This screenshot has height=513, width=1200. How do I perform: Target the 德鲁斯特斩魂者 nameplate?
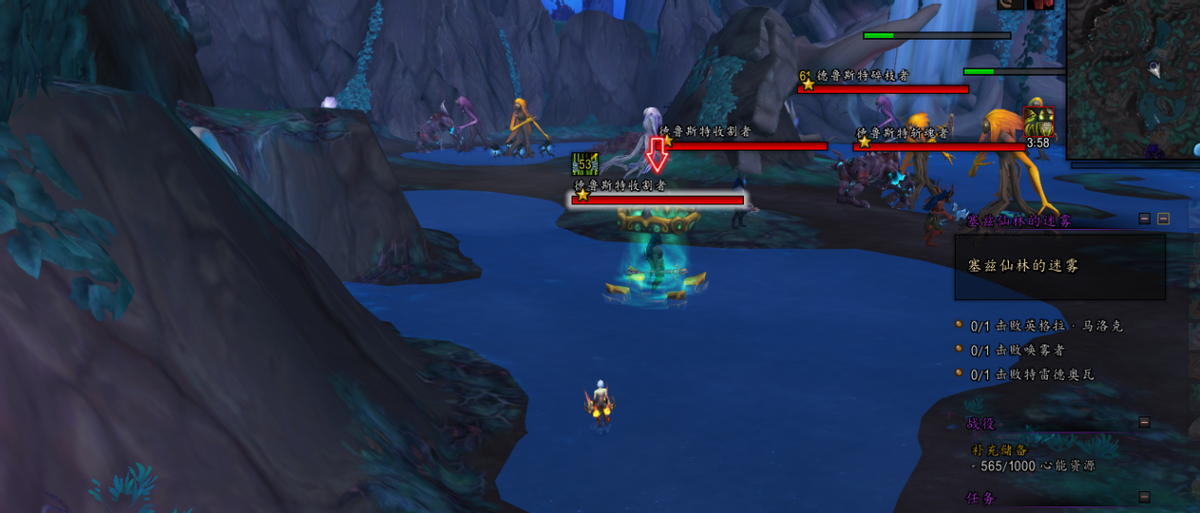click(938, 147)
